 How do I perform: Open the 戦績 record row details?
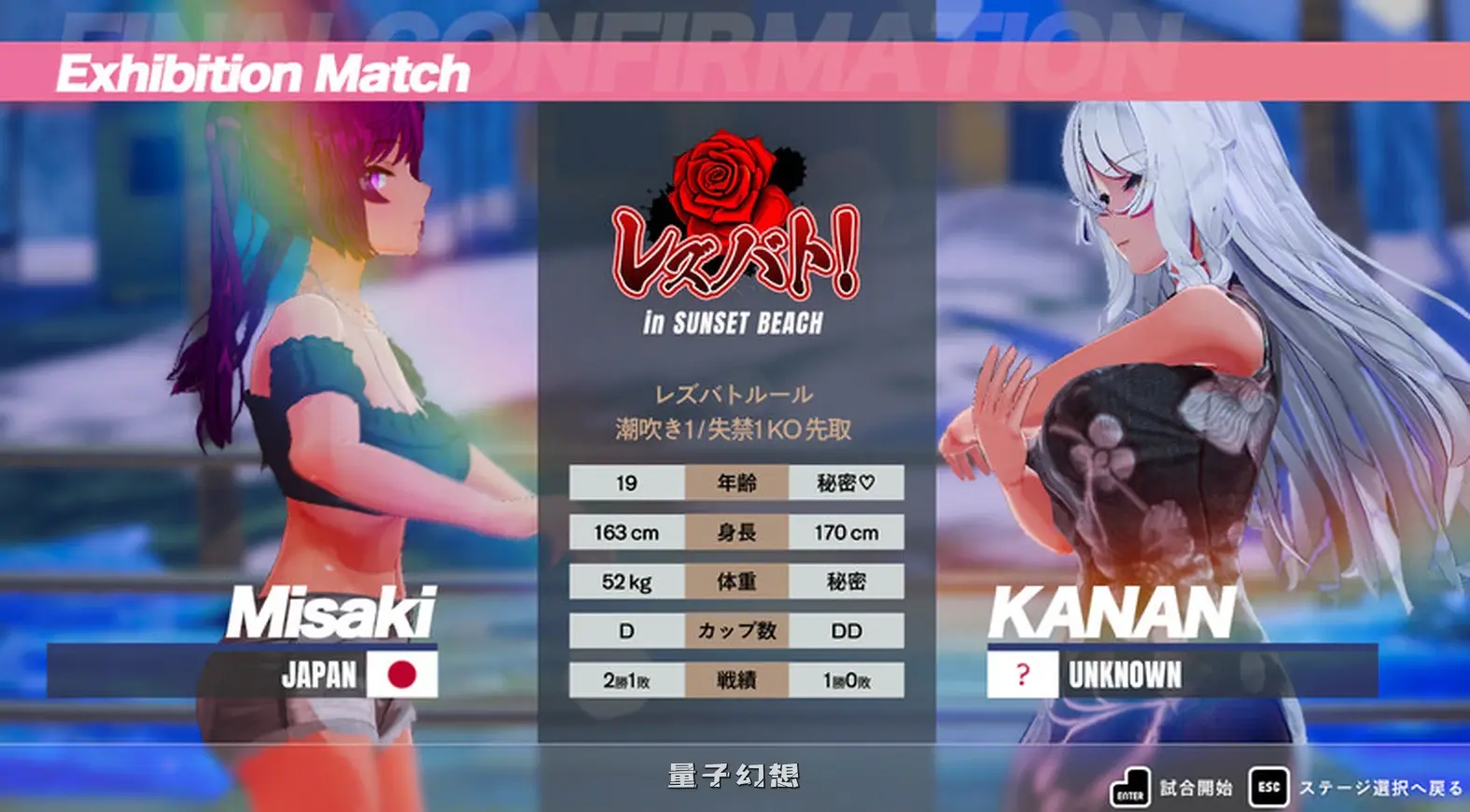735,682
